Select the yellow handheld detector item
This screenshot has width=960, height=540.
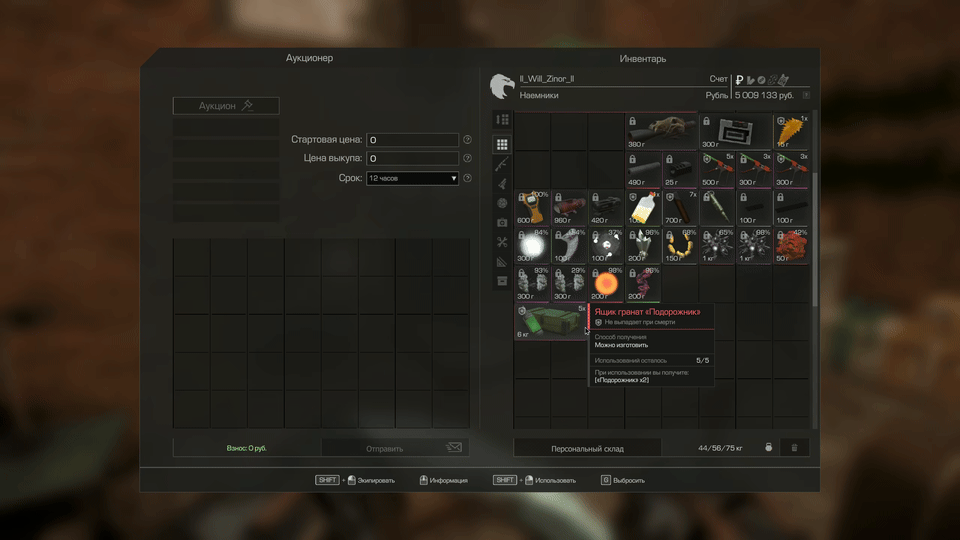coord(533,207)
